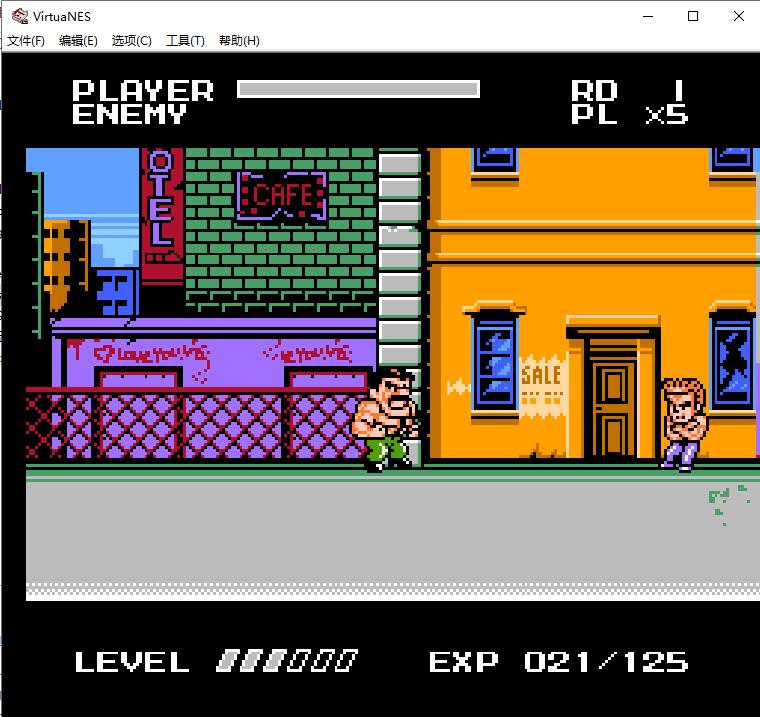Screen dimensions: 760x717
Task: Close the VirtuaNES window
Action: [x=738, y=16]
